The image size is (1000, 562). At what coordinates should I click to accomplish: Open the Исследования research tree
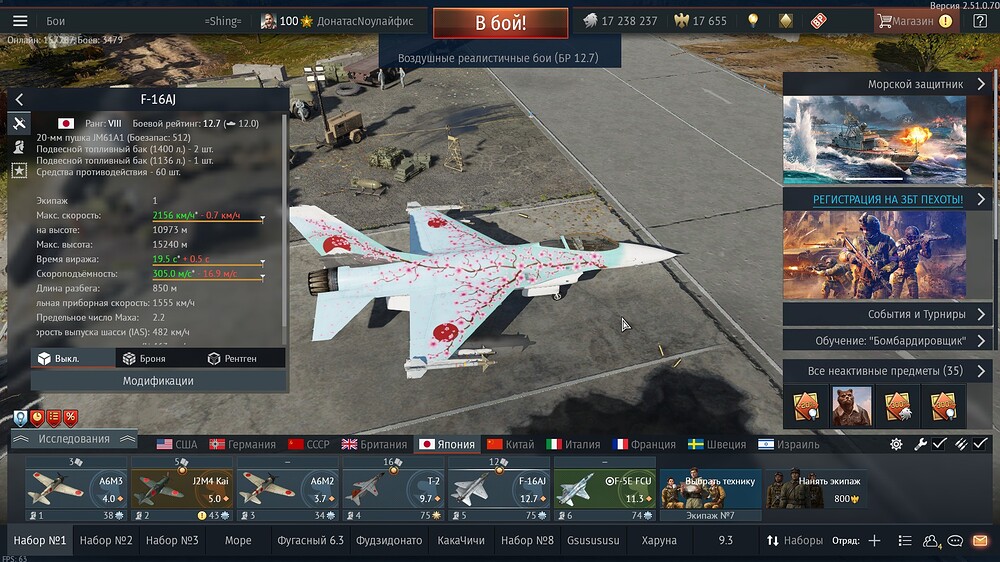click(74, 439)
